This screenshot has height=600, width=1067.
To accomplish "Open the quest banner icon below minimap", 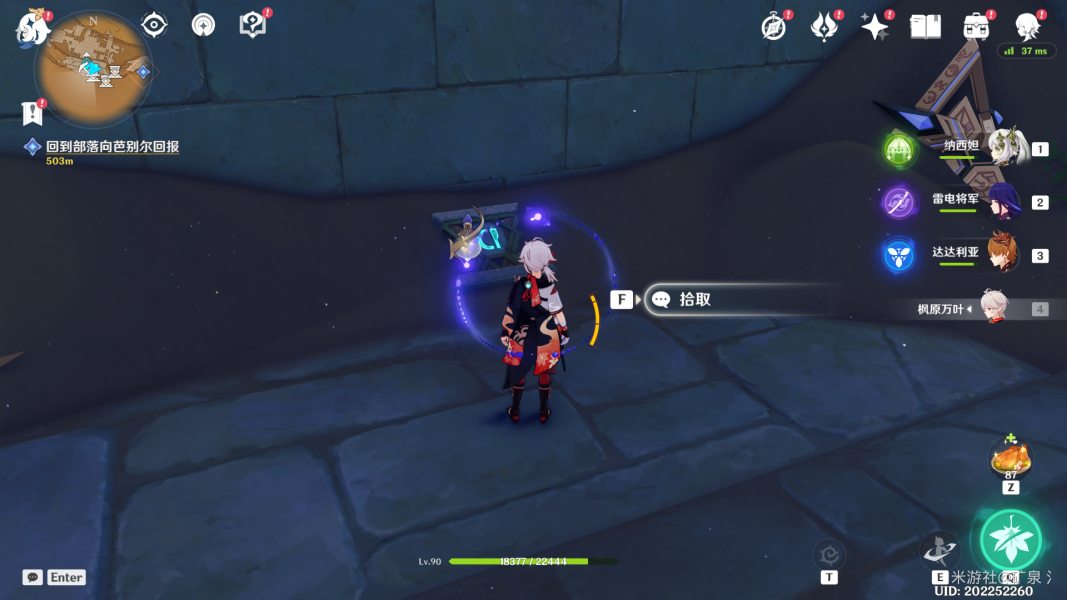I will [33, 113].
